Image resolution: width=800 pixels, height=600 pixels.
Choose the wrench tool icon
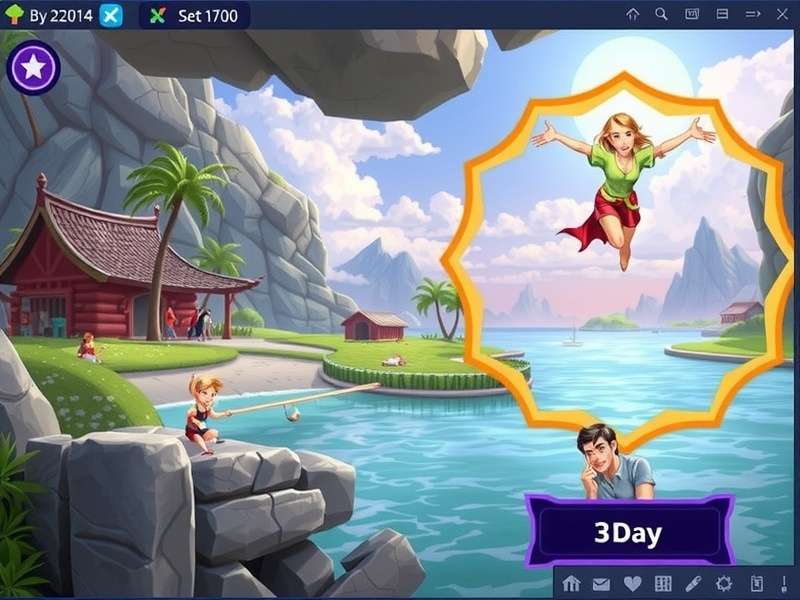click(x=692, y=584)
